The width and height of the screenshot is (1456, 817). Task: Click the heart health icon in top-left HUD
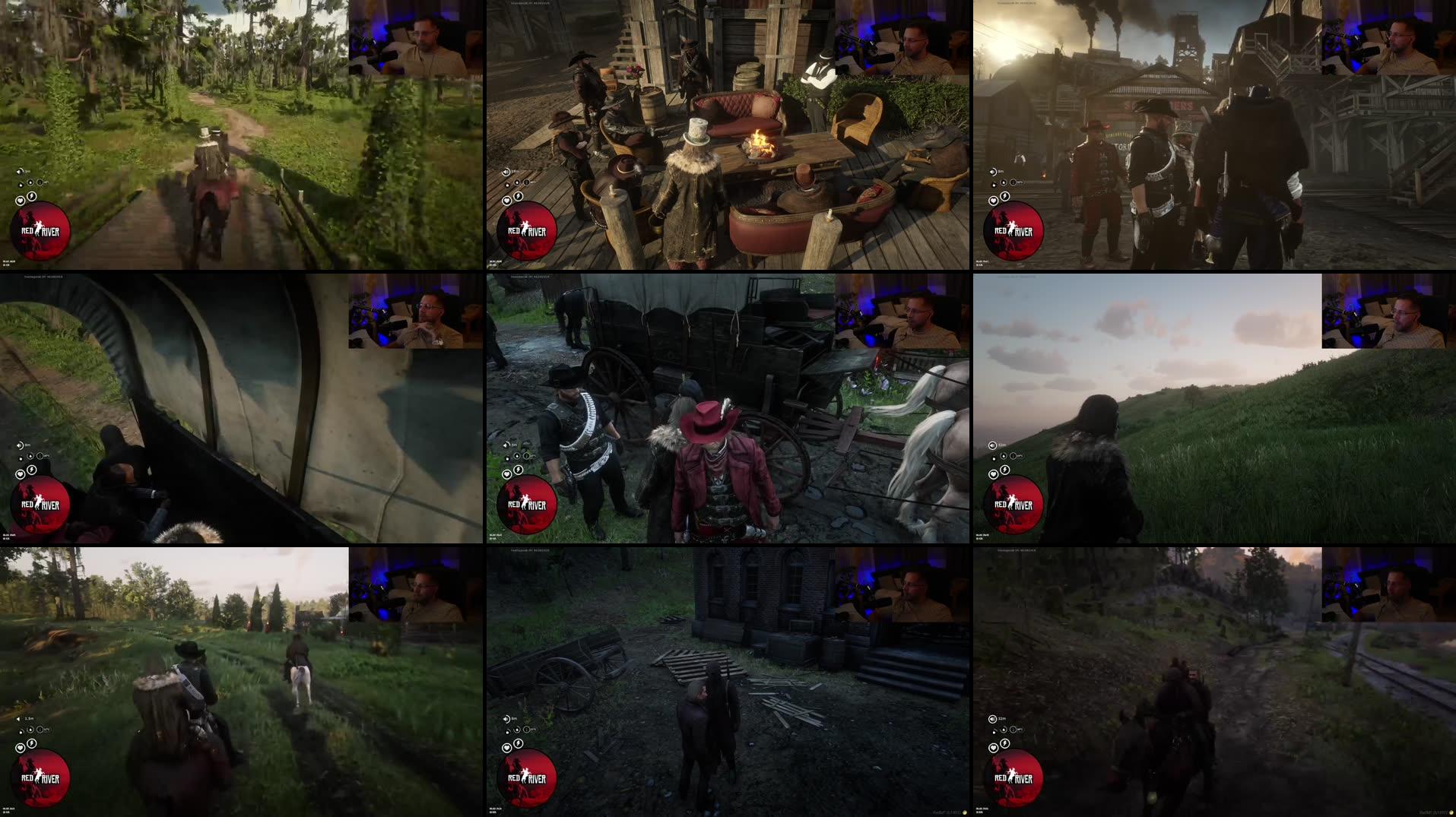coord(21,201)
